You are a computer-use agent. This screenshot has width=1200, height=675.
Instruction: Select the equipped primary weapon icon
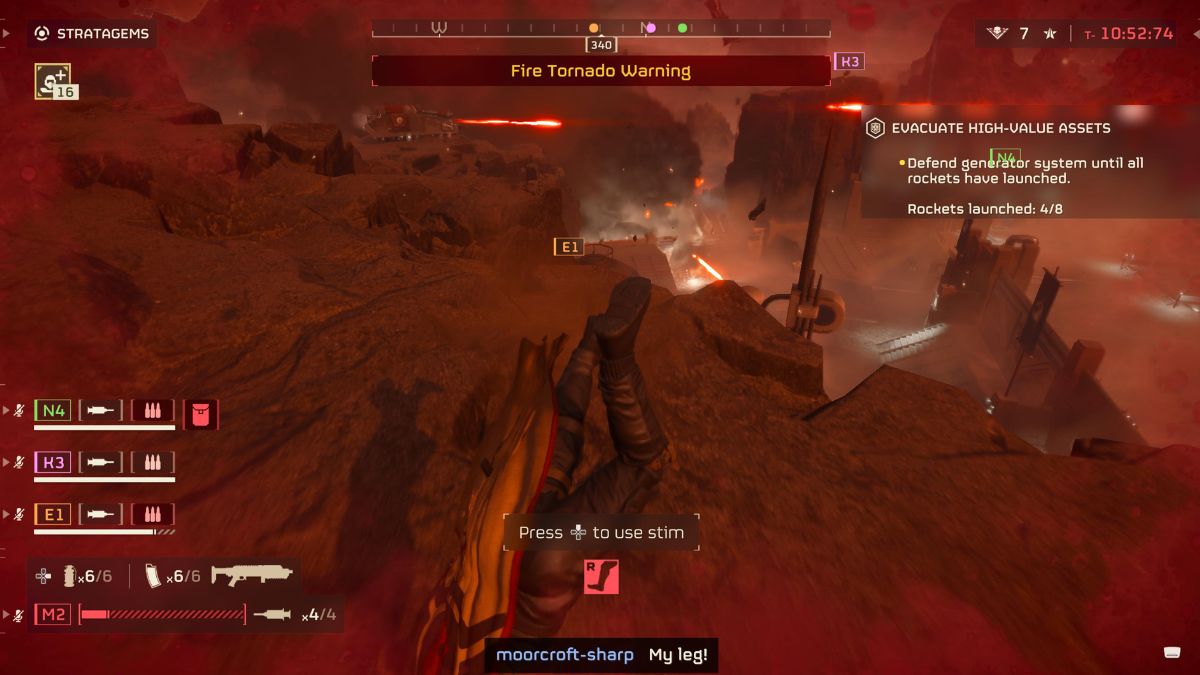coord(252,575)
